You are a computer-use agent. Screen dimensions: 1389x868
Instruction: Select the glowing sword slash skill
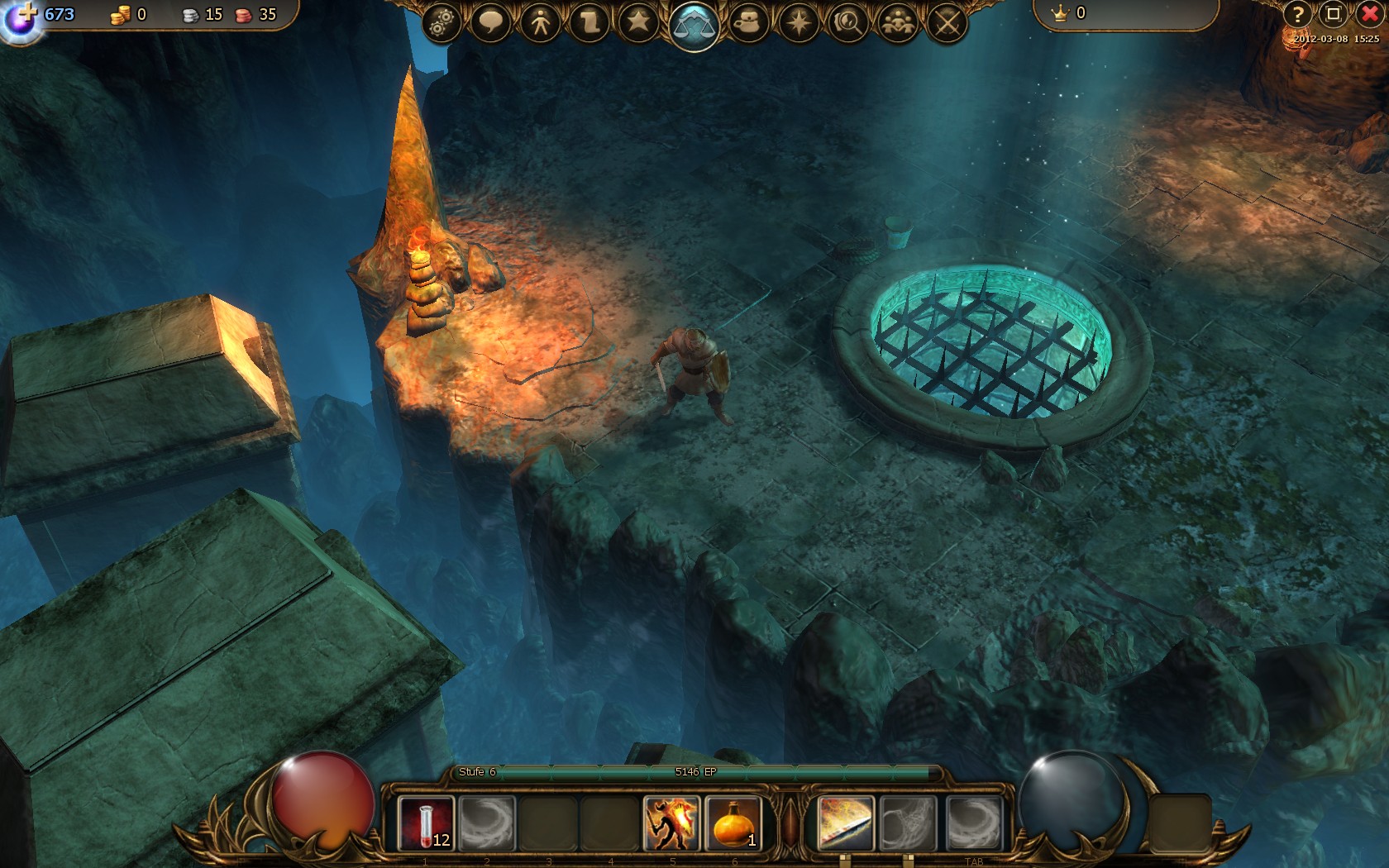click(844, 823)
